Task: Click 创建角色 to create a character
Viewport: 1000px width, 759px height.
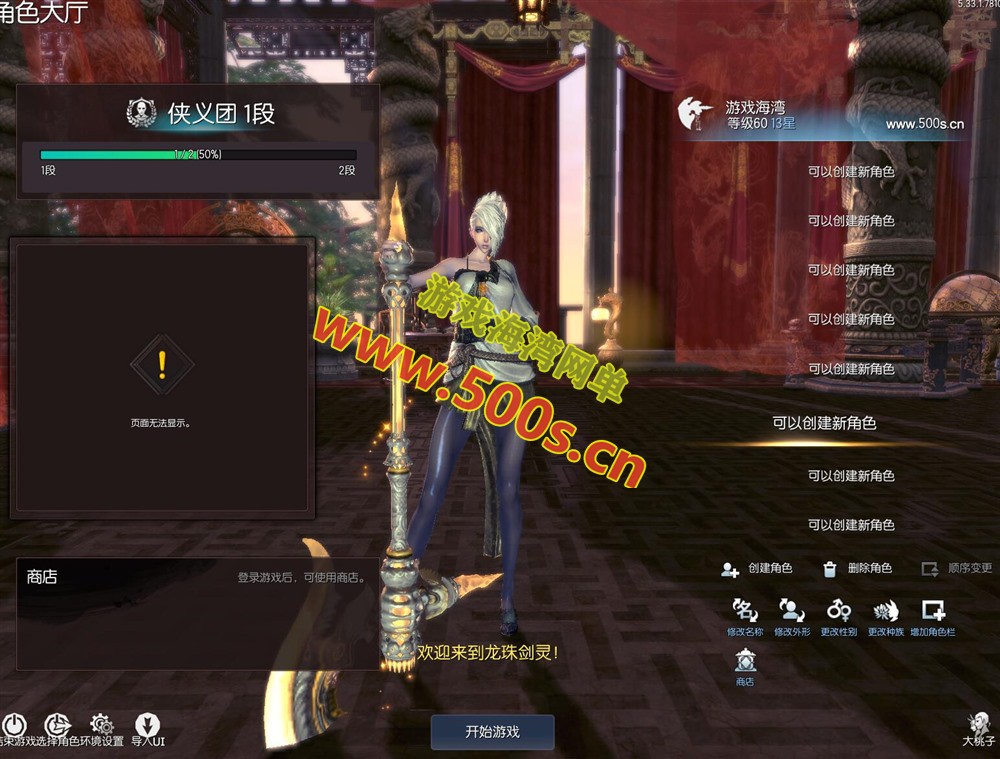Action: coord(757,568)
